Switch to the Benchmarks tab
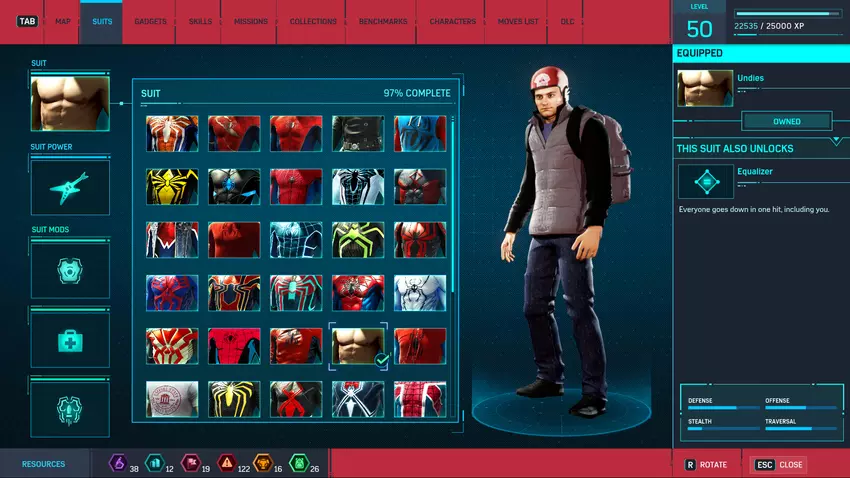850x478 pixels. 382,21
